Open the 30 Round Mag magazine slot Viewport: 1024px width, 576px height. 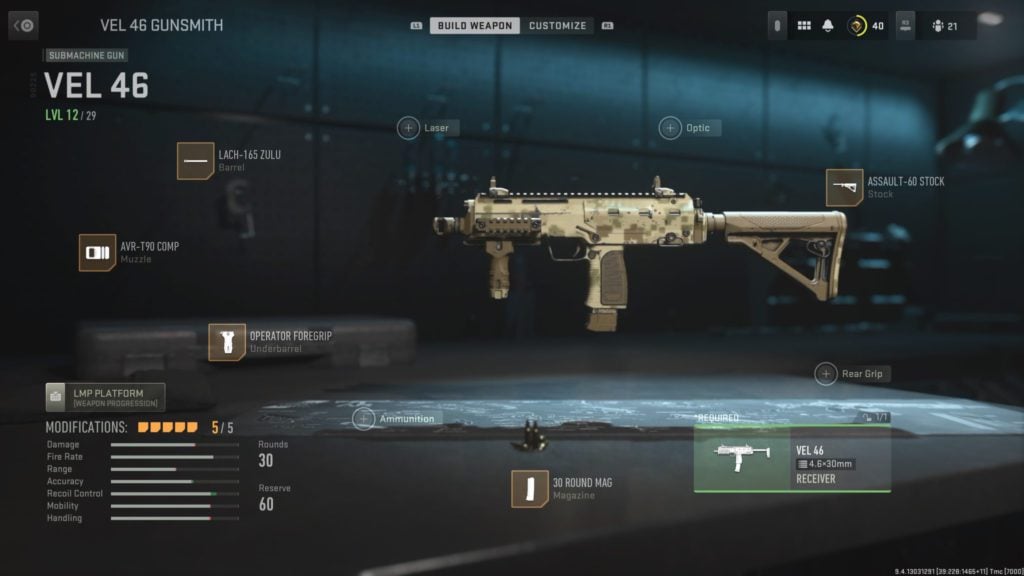click(x=529, y=488)
